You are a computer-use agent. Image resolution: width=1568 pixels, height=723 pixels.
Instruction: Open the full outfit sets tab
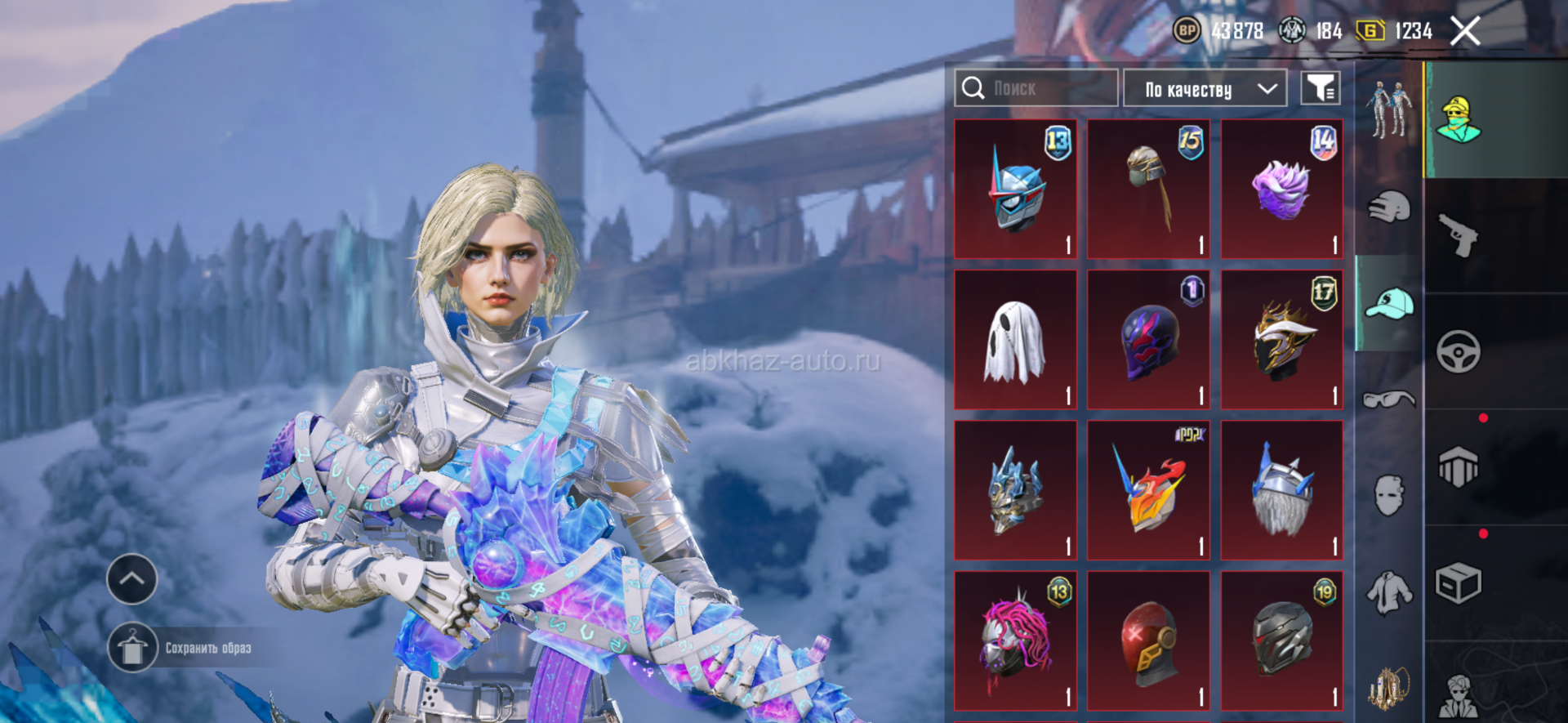tap(1388, 109)
